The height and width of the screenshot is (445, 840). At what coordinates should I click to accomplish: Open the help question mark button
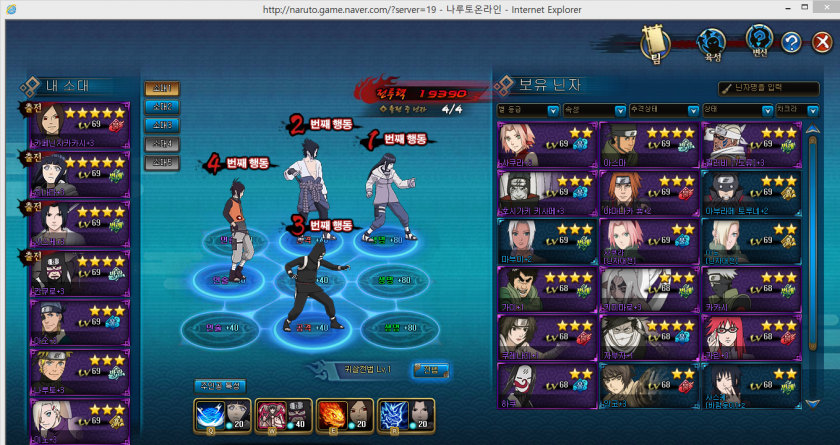(x=791, y=43)
